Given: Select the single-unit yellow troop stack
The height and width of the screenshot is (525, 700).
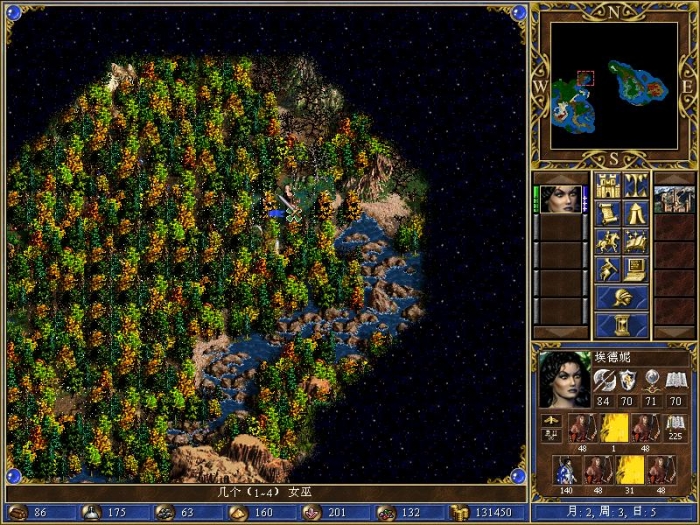Looking at the screenshot, I should tap(616, 428).
